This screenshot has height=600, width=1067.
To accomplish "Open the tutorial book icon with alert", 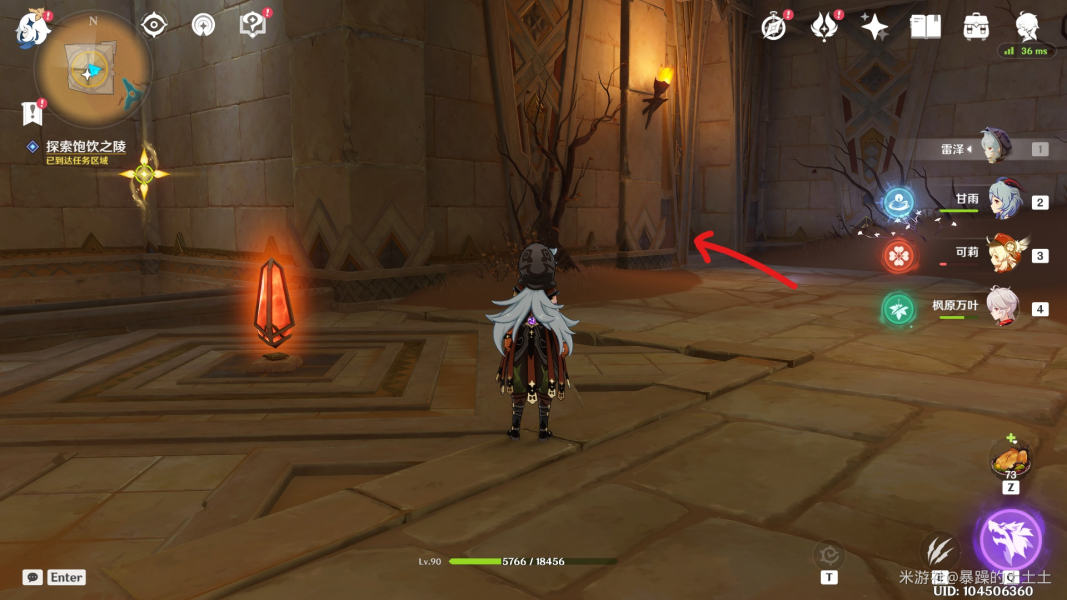I will (253, 25).
